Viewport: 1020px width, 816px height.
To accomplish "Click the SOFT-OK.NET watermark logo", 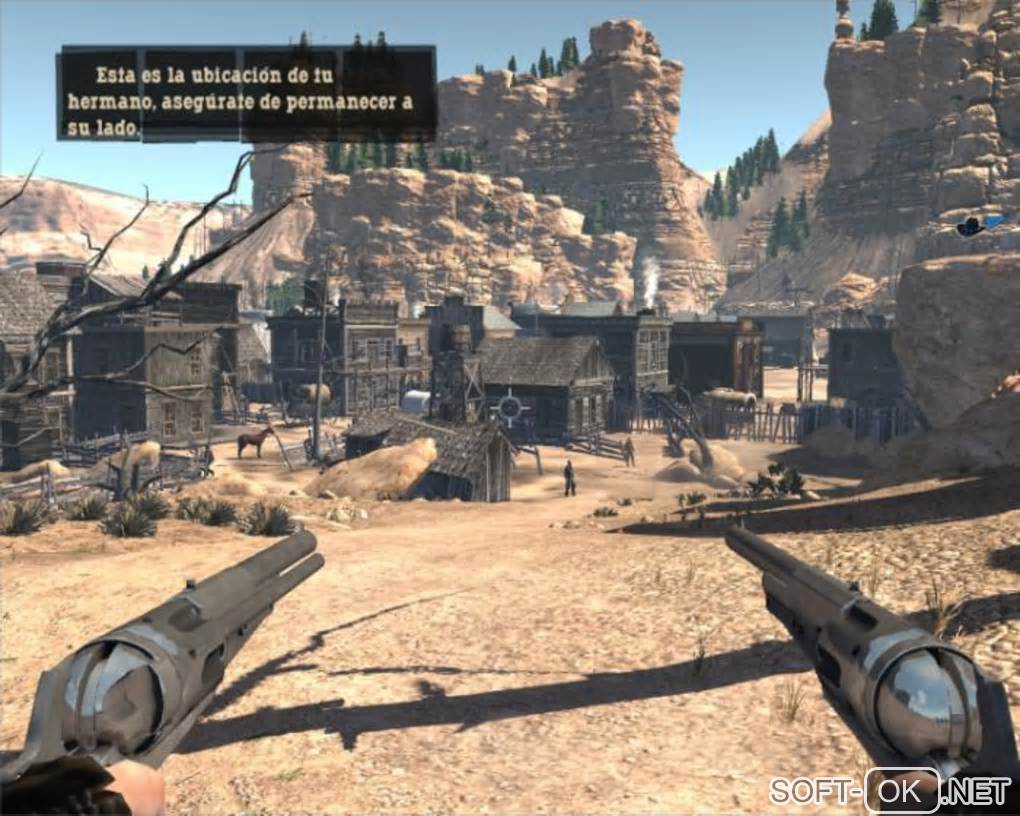I will click(x=890, y=789).
